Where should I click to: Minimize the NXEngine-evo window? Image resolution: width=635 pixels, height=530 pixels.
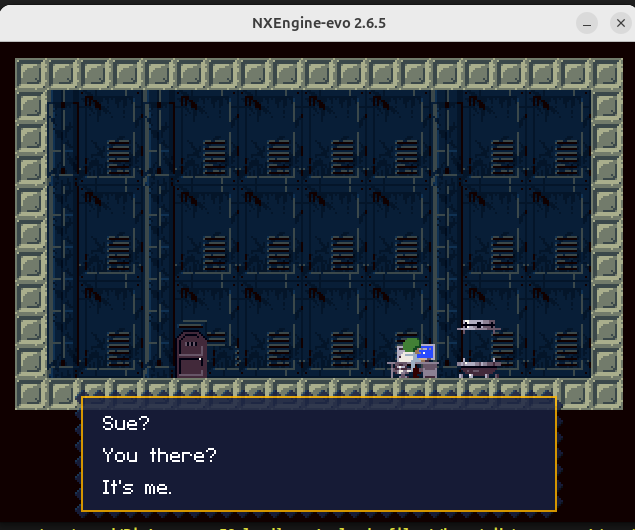588,21
